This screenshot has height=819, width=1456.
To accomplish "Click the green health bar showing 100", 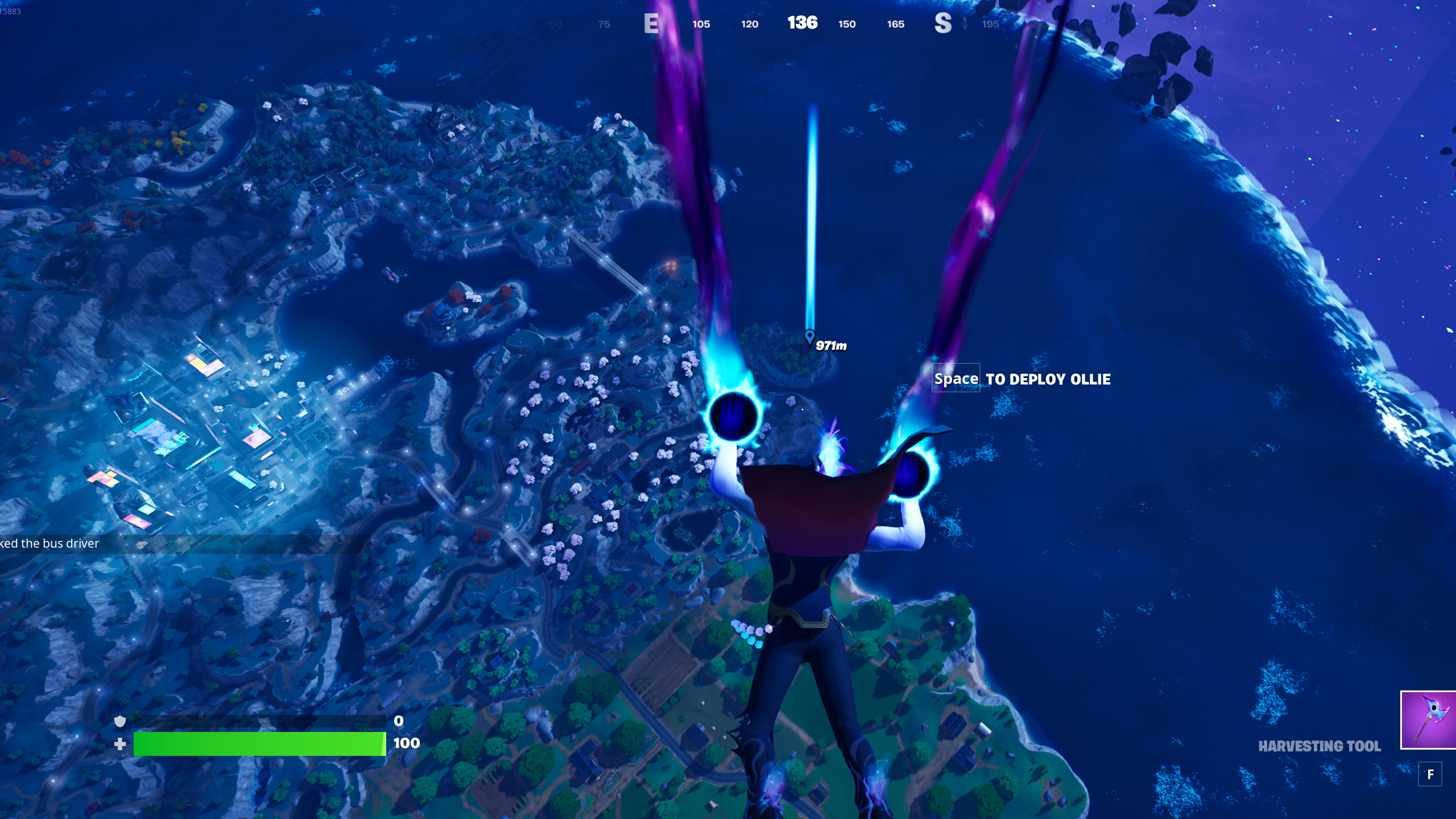I will click(x=259, y=743).
